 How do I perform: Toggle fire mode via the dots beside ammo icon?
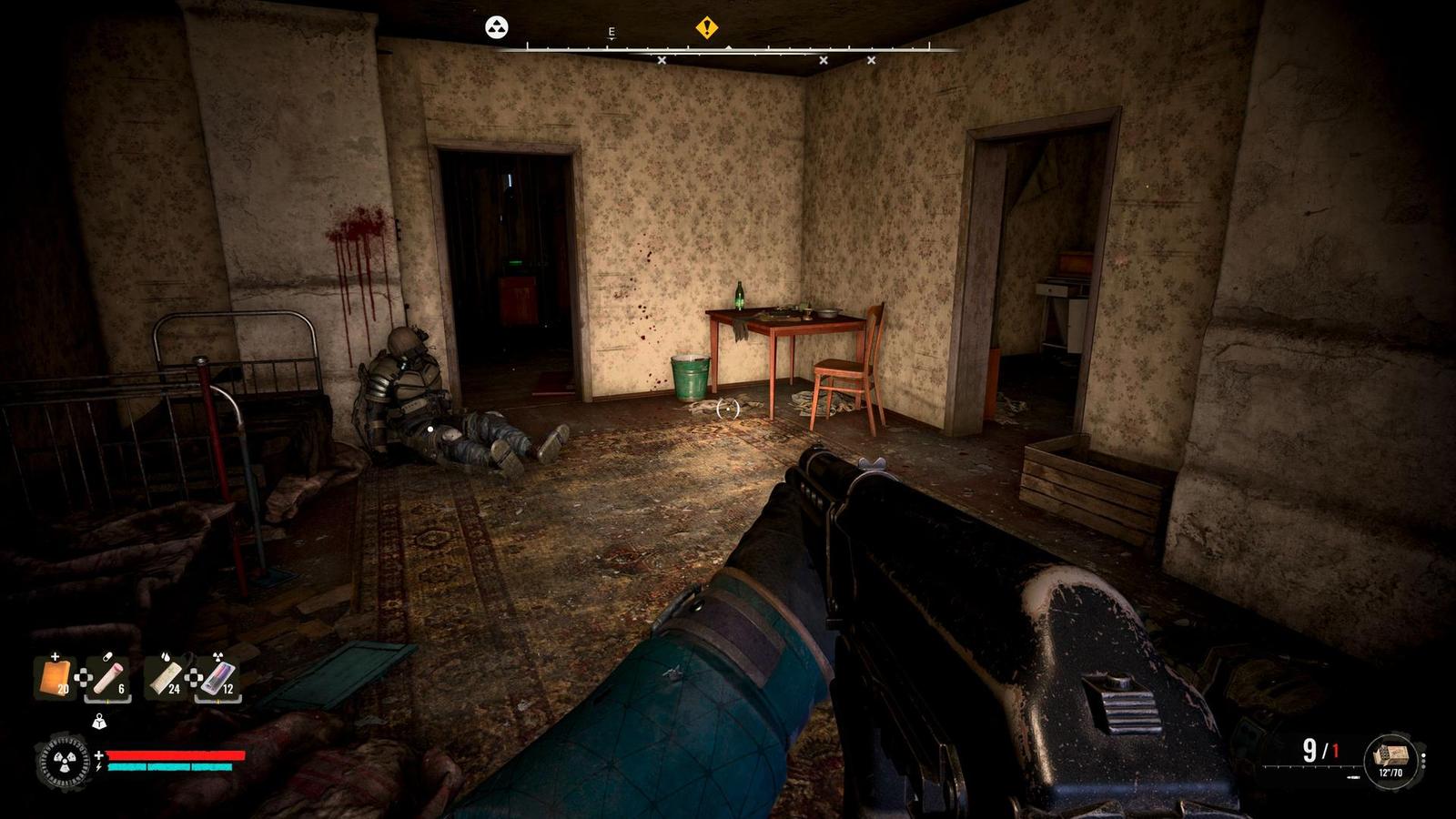1423,761
